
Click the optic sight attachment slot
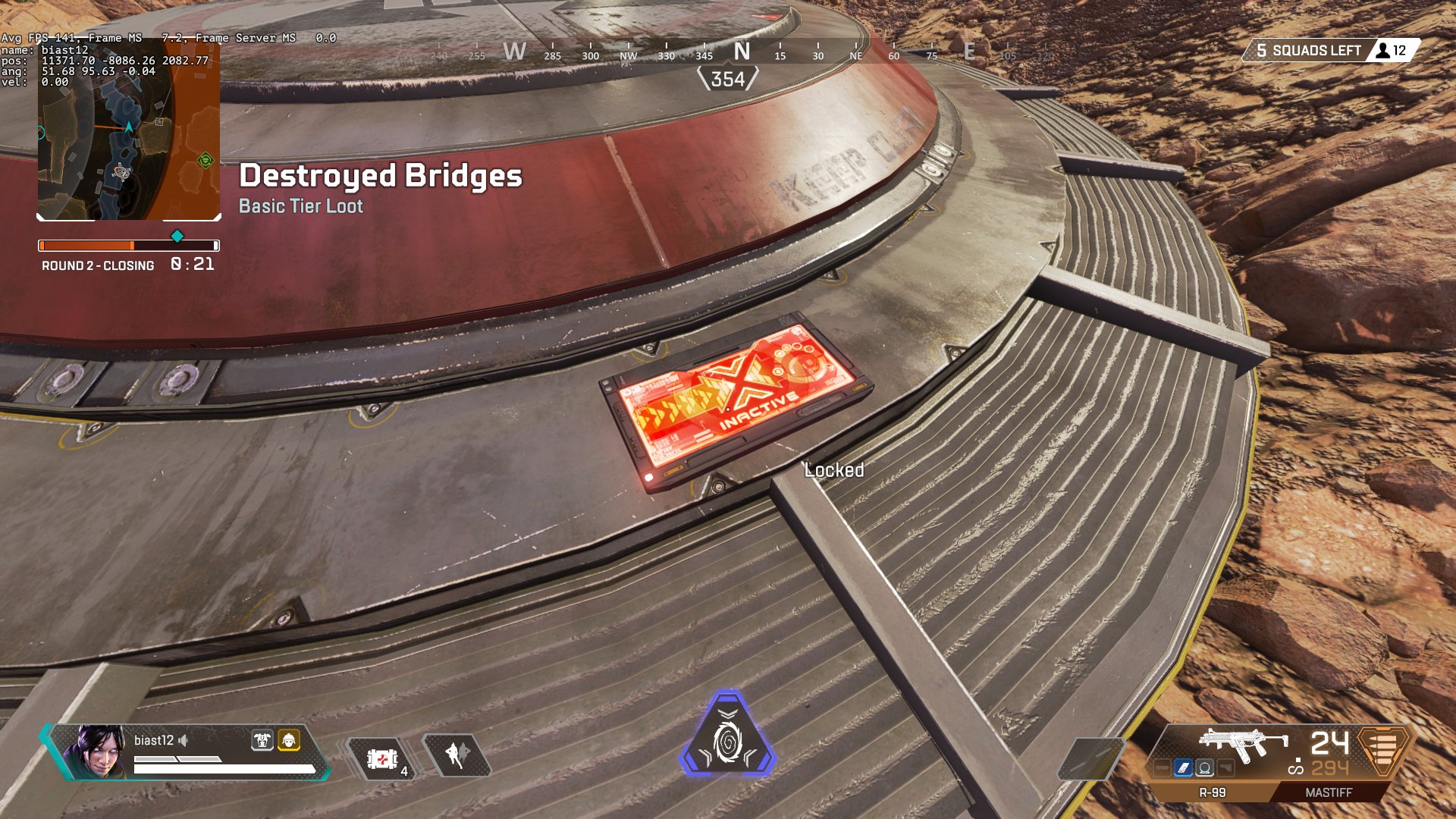pyautogui.click(x=1204, y=768)
